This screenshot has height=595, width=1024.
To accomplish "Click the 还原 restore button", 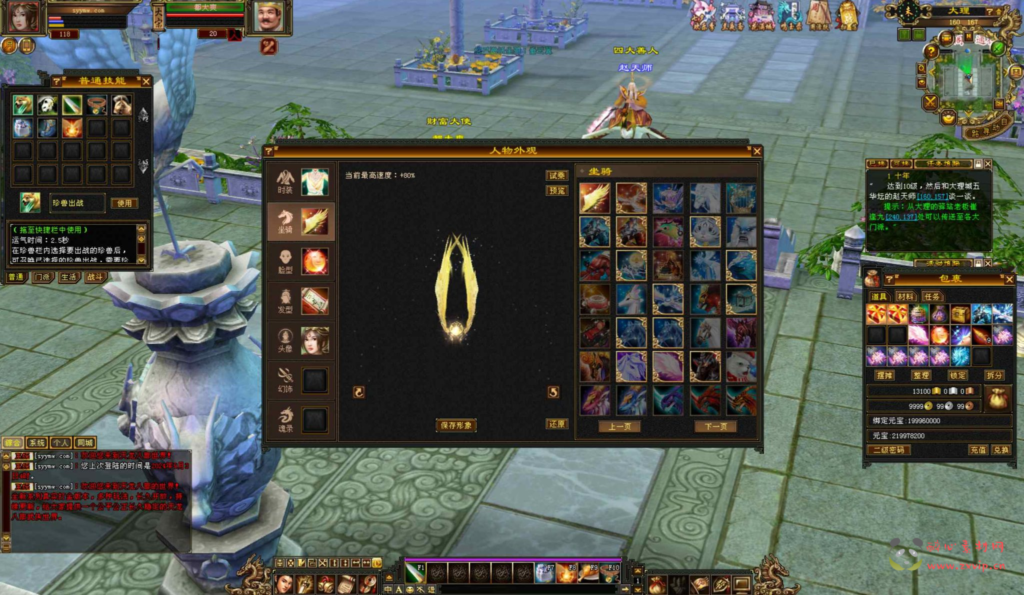I will coord(556,424).
